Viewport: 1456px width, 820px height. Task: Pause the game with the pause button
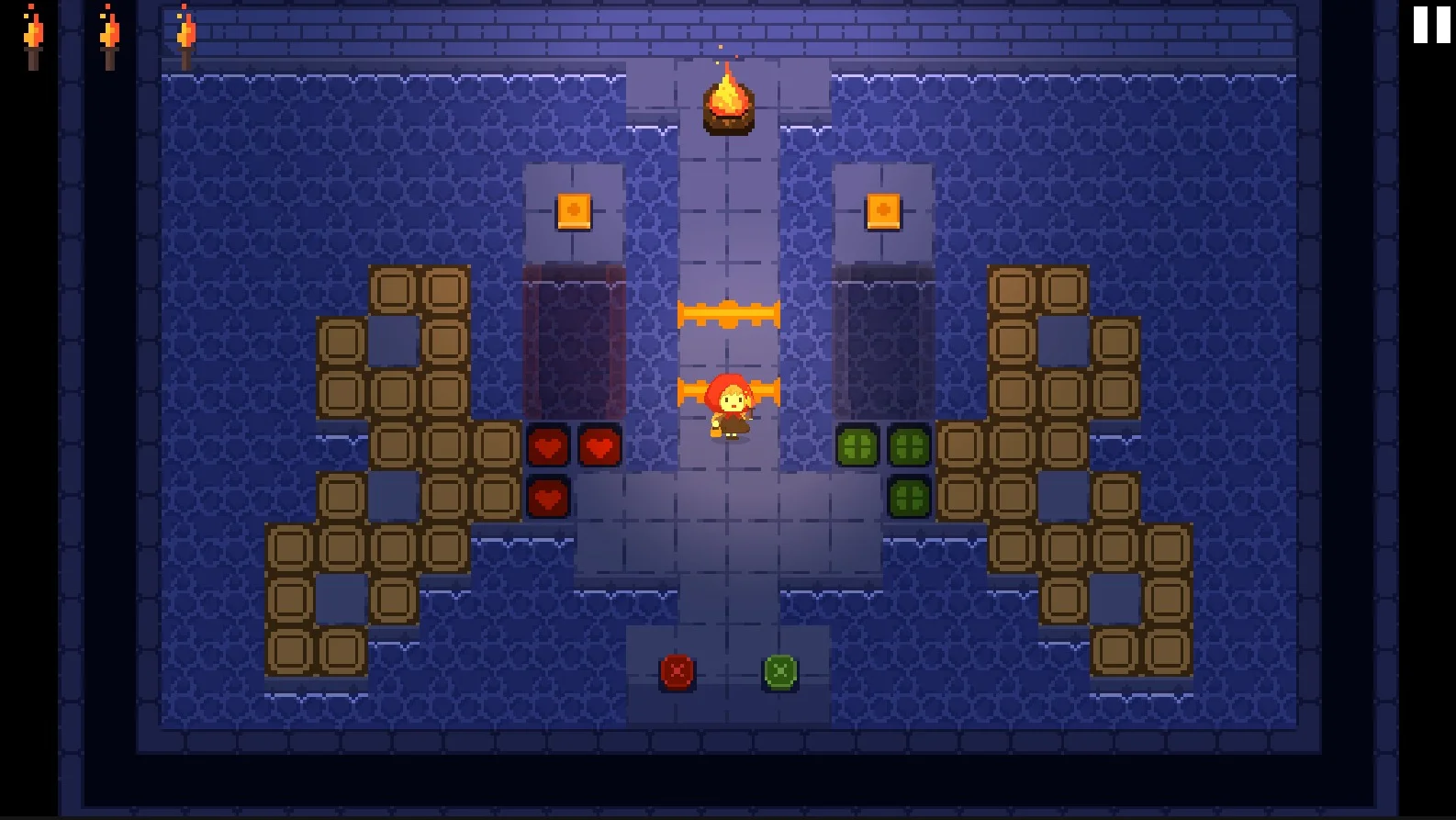(1431, 25)
